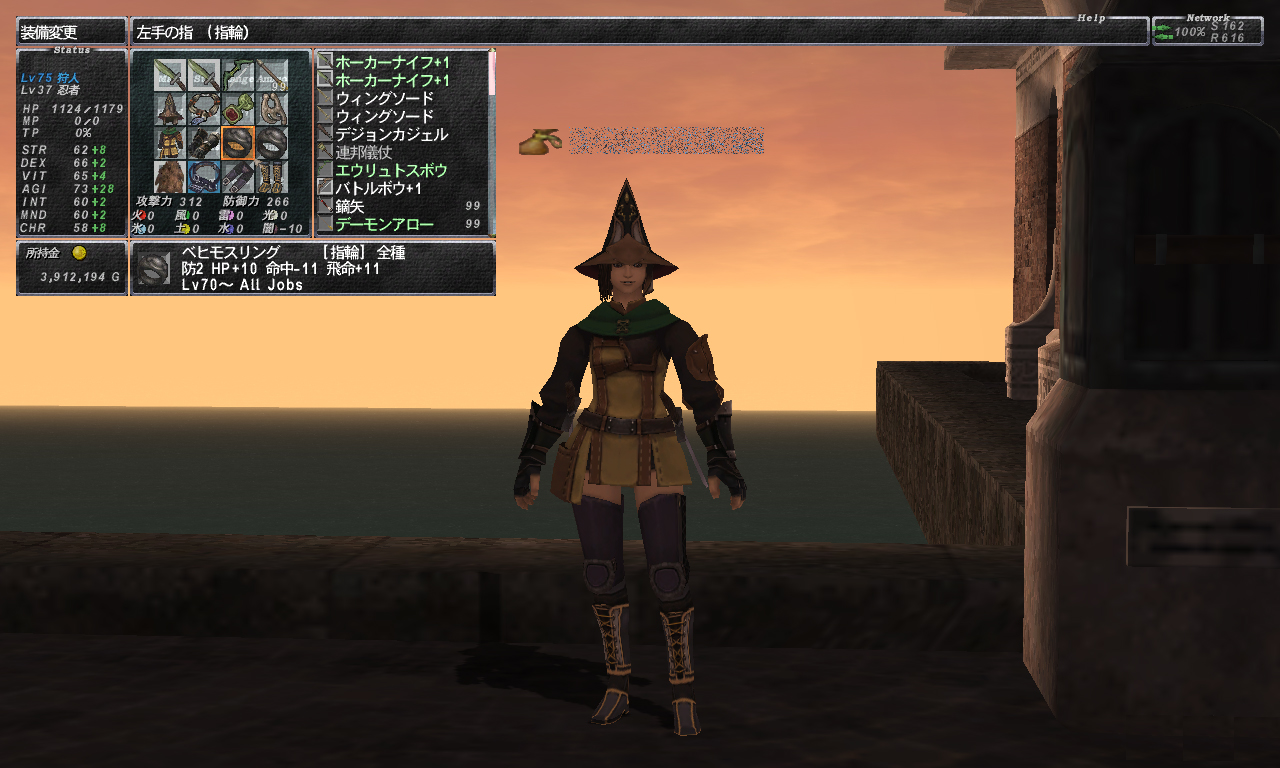Select the pointed hat head slot
This screenshot has width=1280, height=768.
point(170,109)
